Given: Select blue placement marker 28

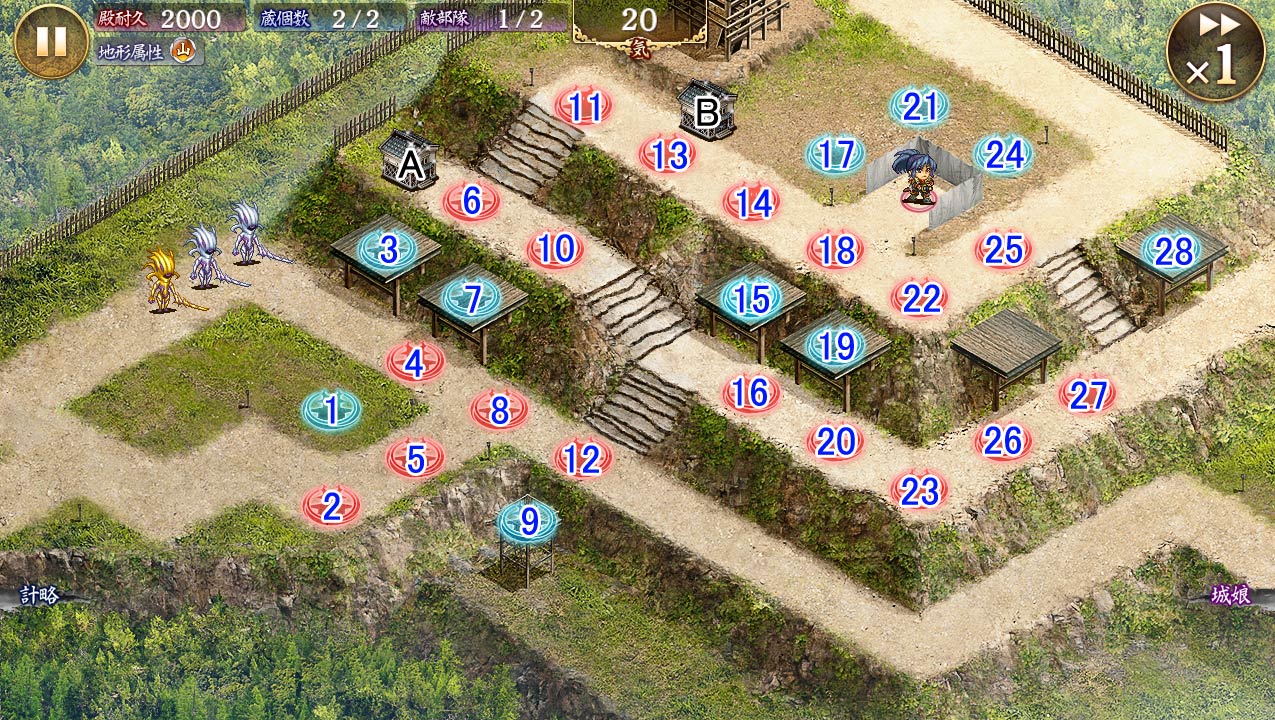Looking at the screenshot, I should tap(1172, 251).
